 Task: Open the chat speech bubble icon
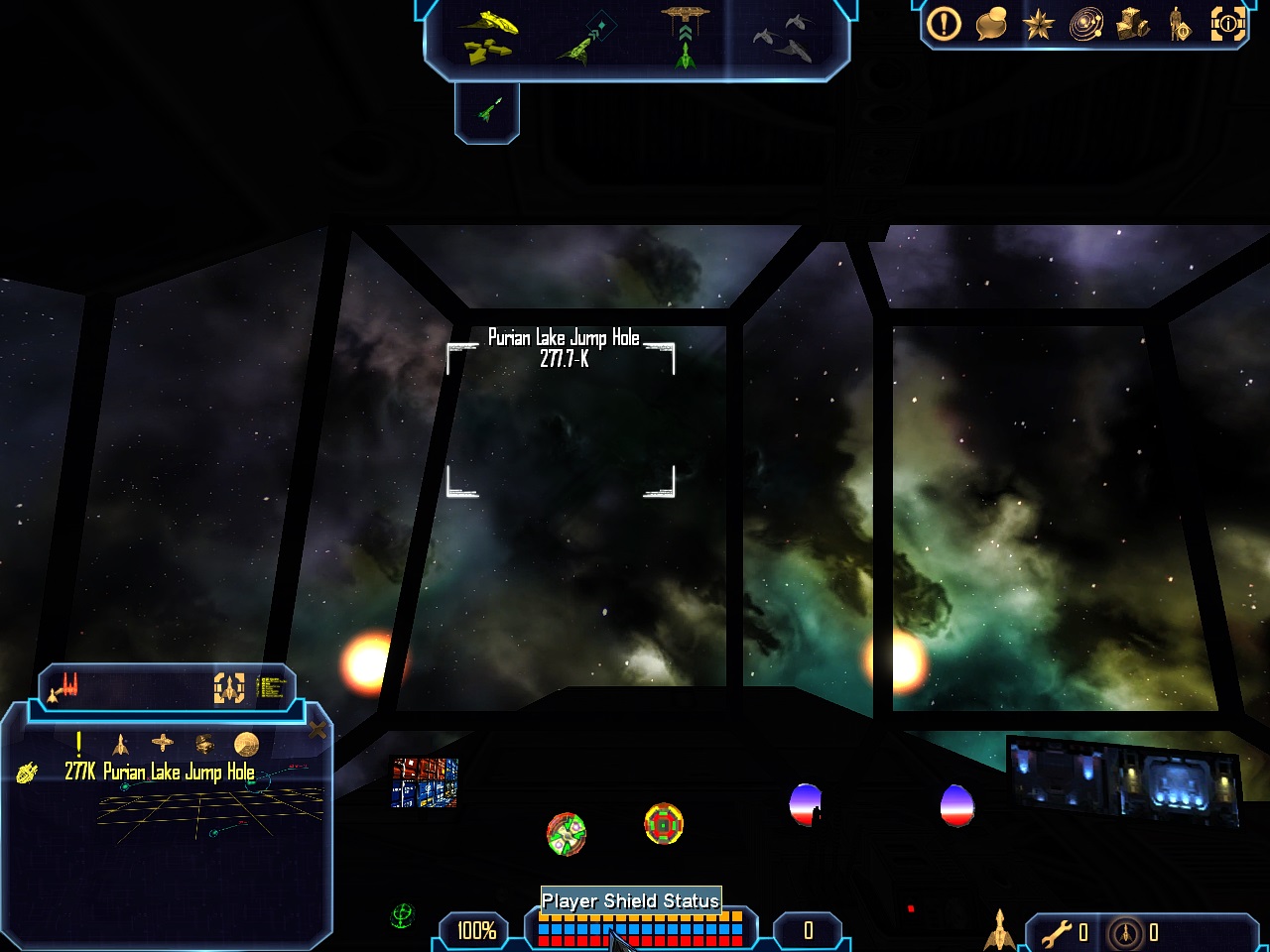tap(990, 24)
